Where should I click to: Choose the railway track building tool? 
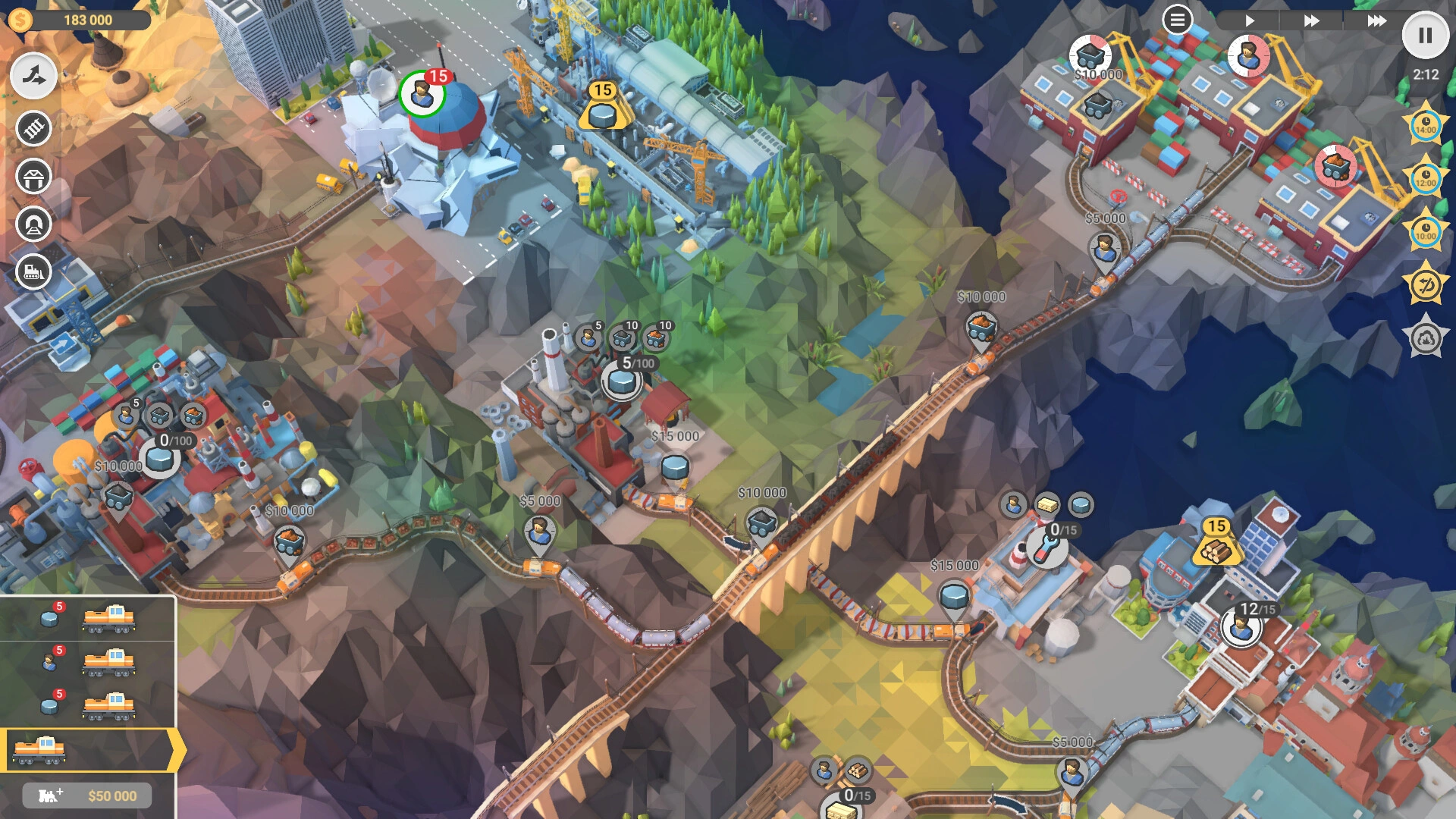[33, 128]
